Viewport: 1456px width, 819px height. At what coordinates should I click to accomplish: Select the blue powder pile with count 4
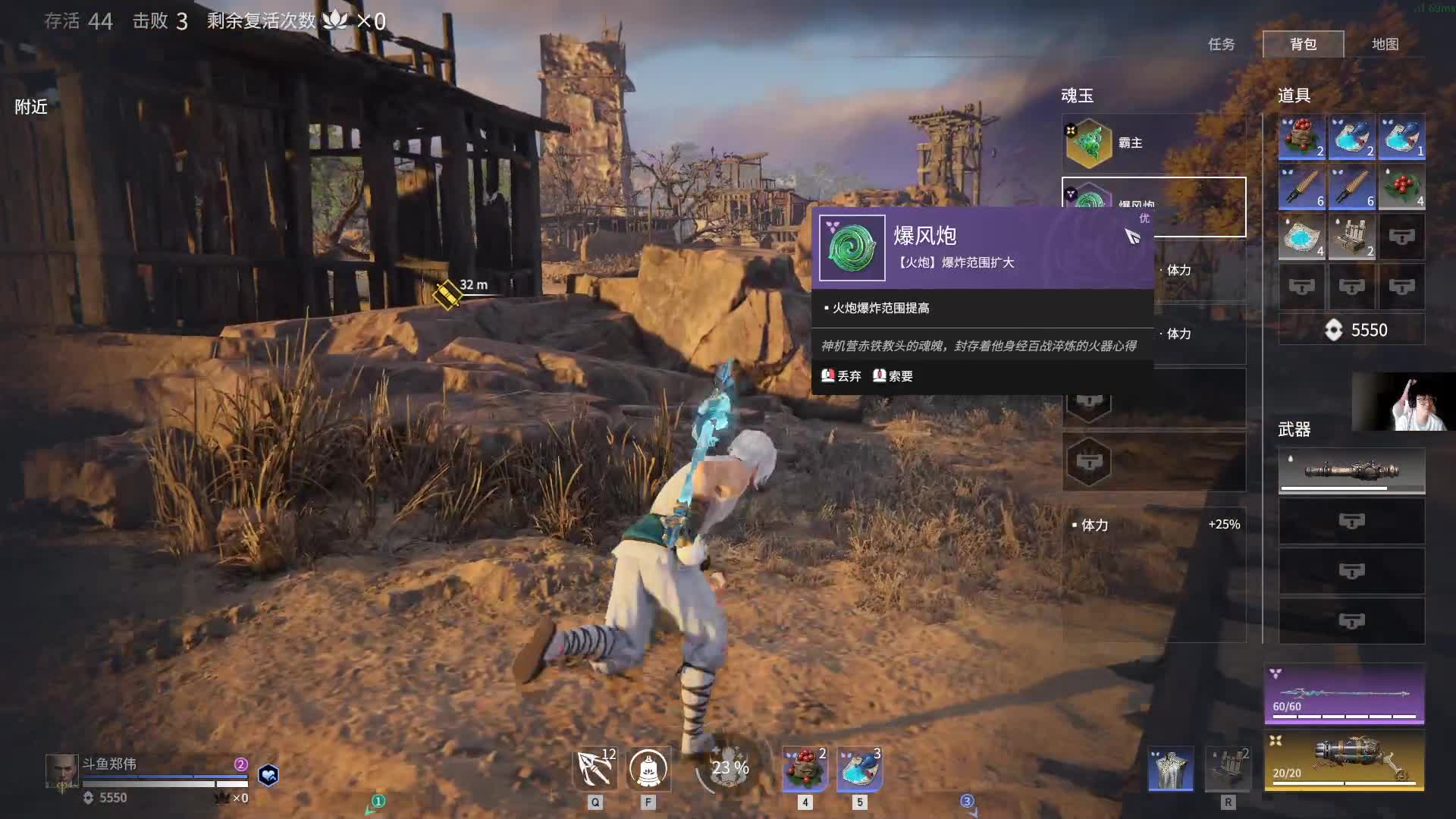coord(1301,237)
